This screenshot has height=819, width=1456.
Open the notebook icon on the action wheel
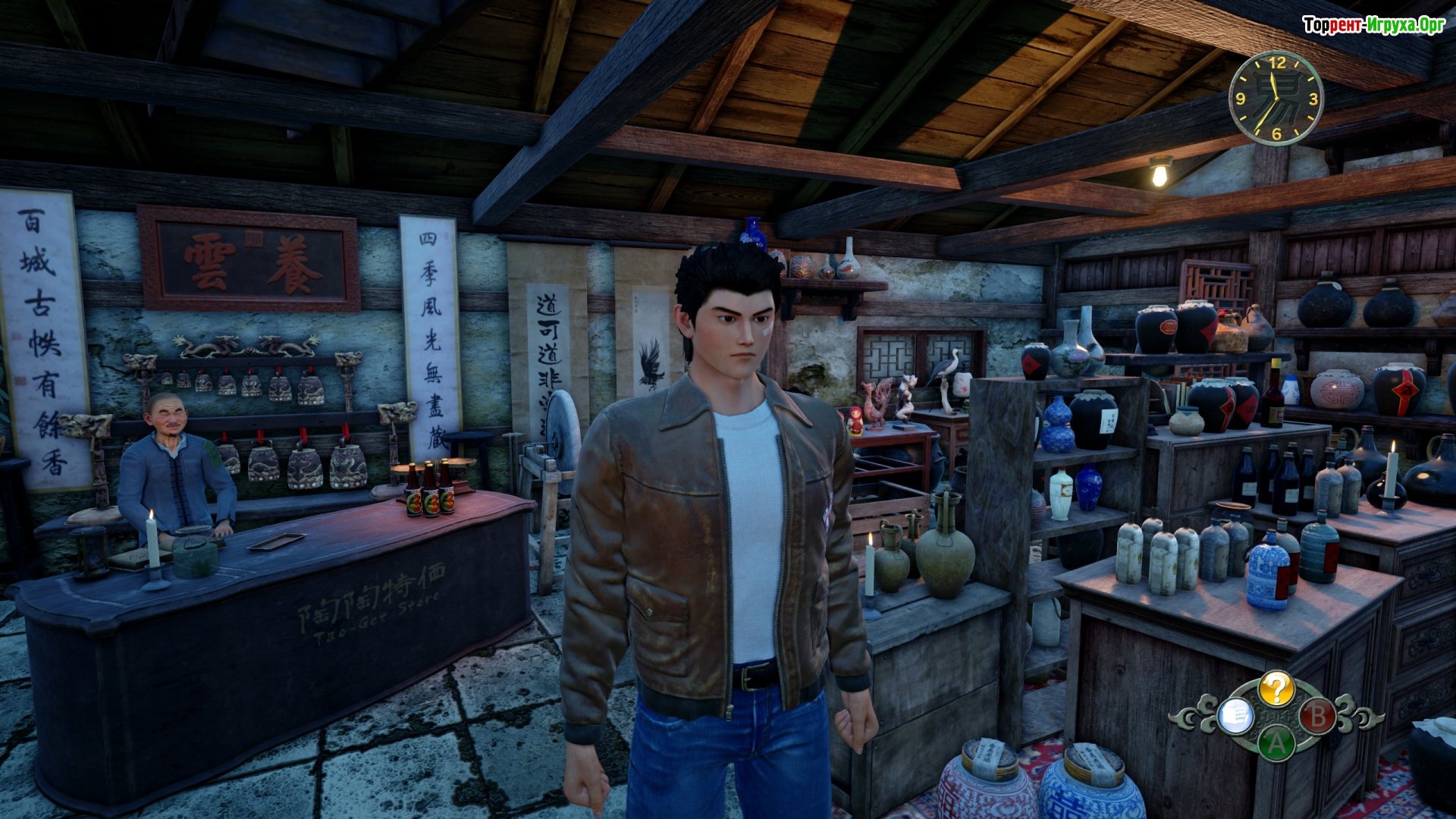pyautogui.click(x=1235, y=716)
